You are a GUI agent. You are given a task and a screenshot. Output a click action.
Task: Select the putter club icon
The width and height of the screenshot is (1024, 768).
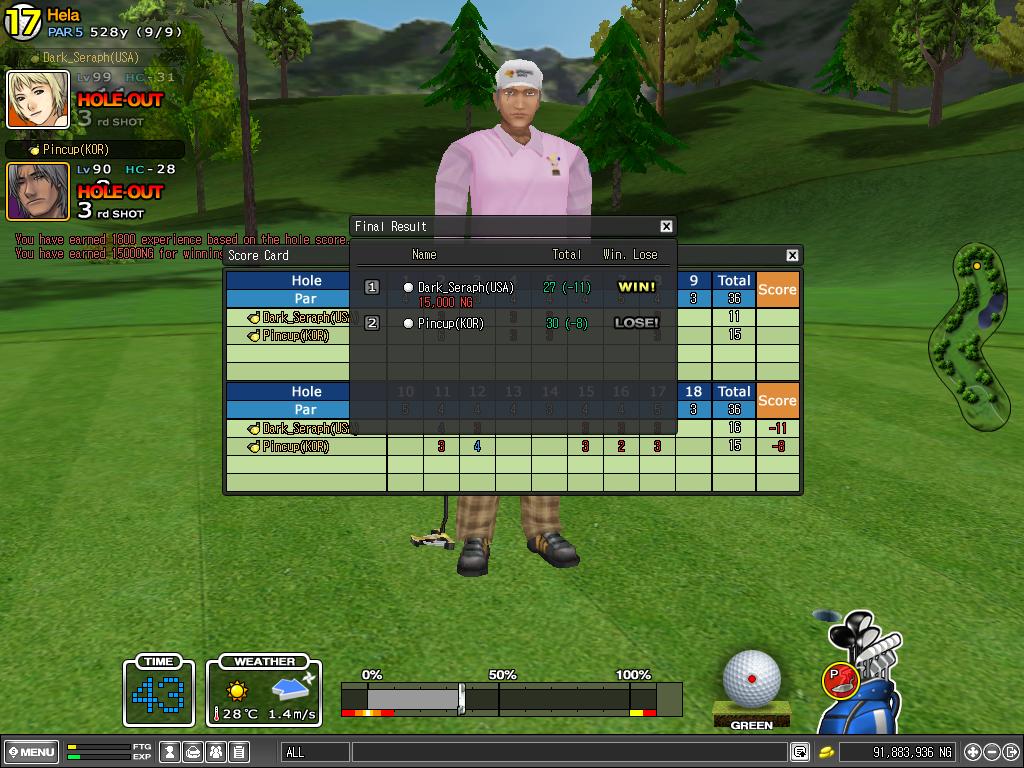point(840,679)
